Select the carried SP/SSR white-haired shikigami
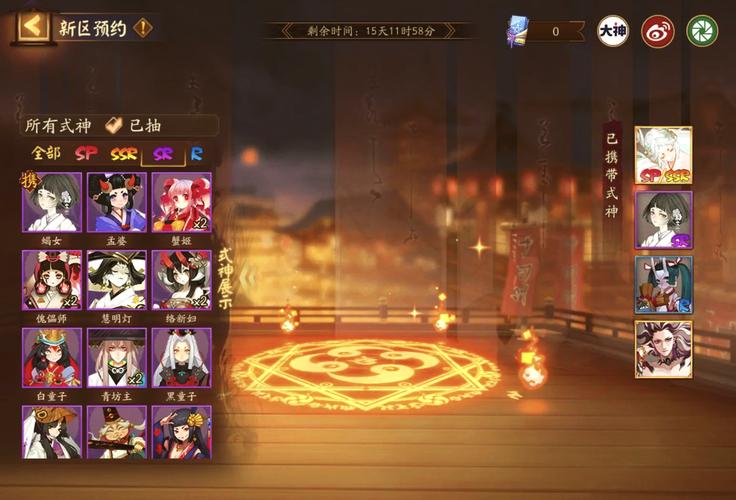Image resolution: width=736 pixels, height=500 pixels. (x=663, y=155)
